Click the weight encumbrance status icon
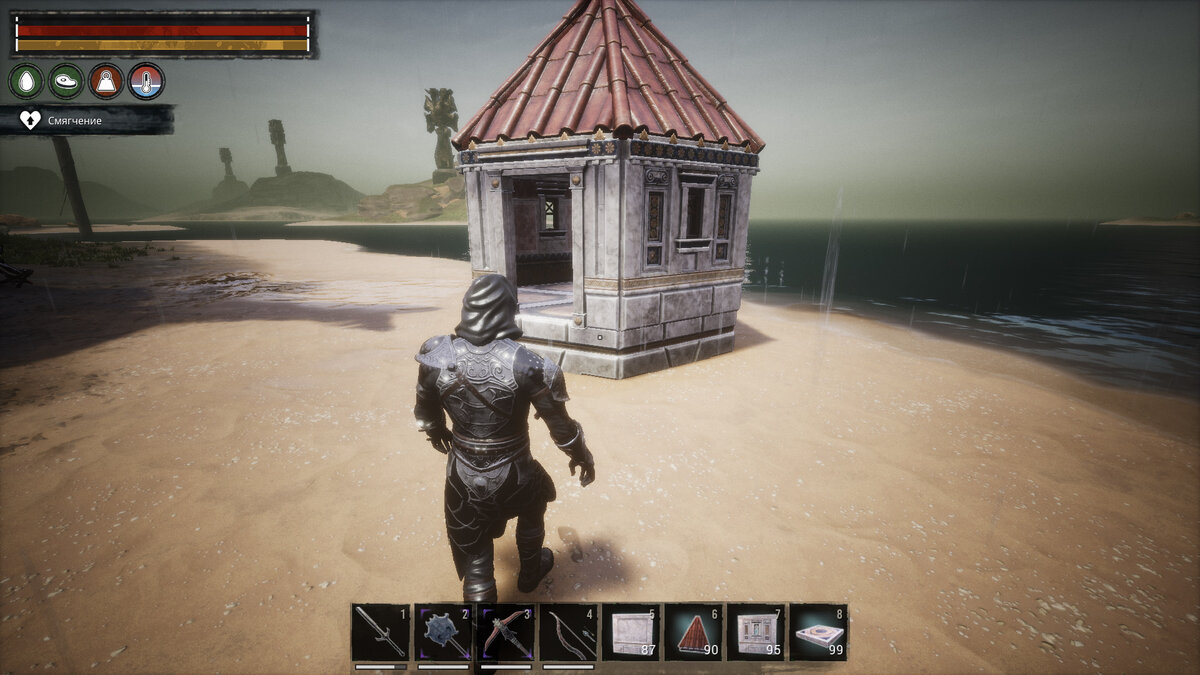This screenshot has width=1200, height=675. tap(106, 81)
